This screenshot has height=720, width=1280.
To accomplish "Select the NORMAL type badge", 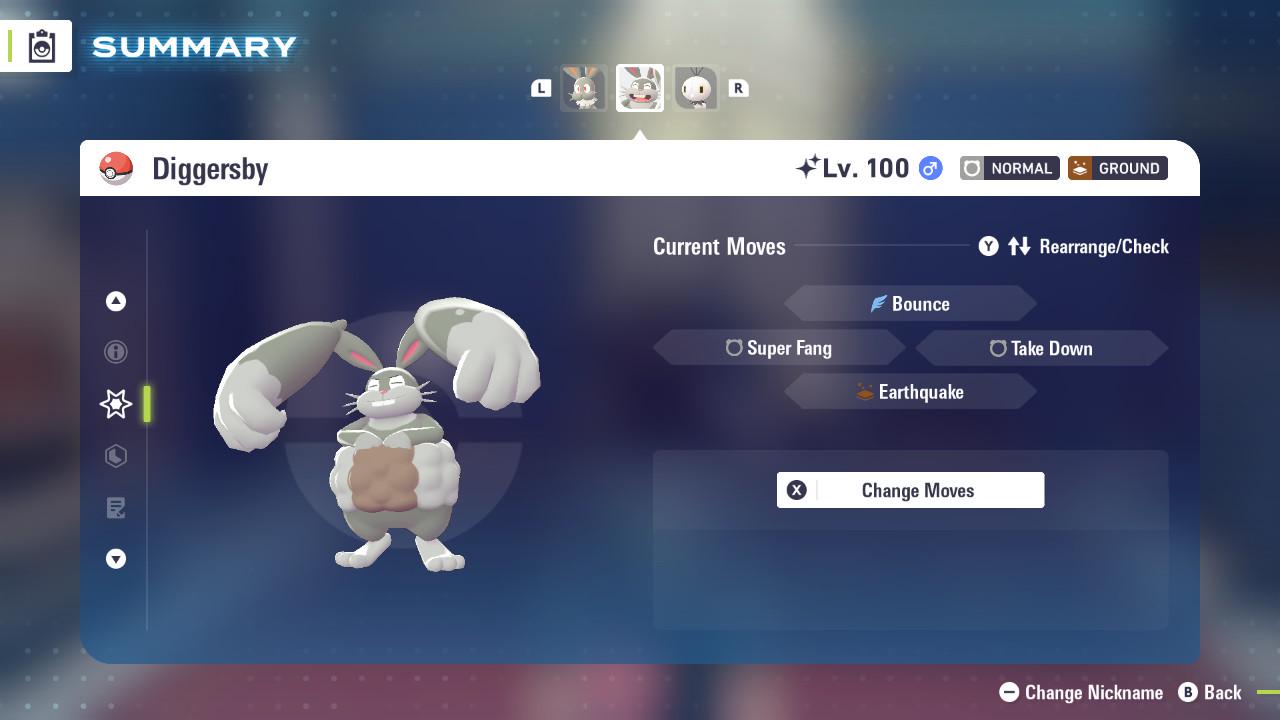I will (1009, 168).
